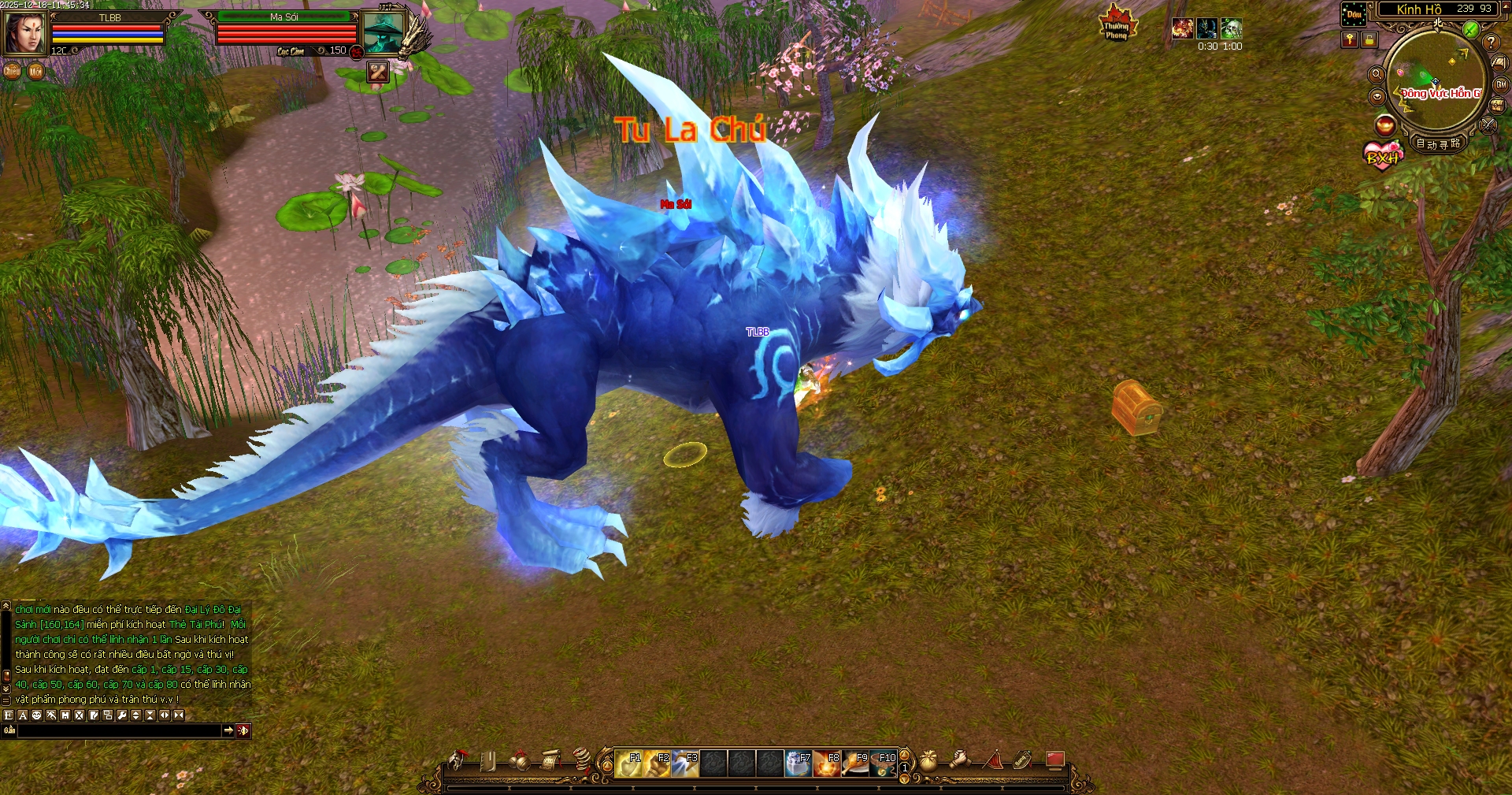
Task: Use the F1 hotbar skill
Action: tap(629, 763)
